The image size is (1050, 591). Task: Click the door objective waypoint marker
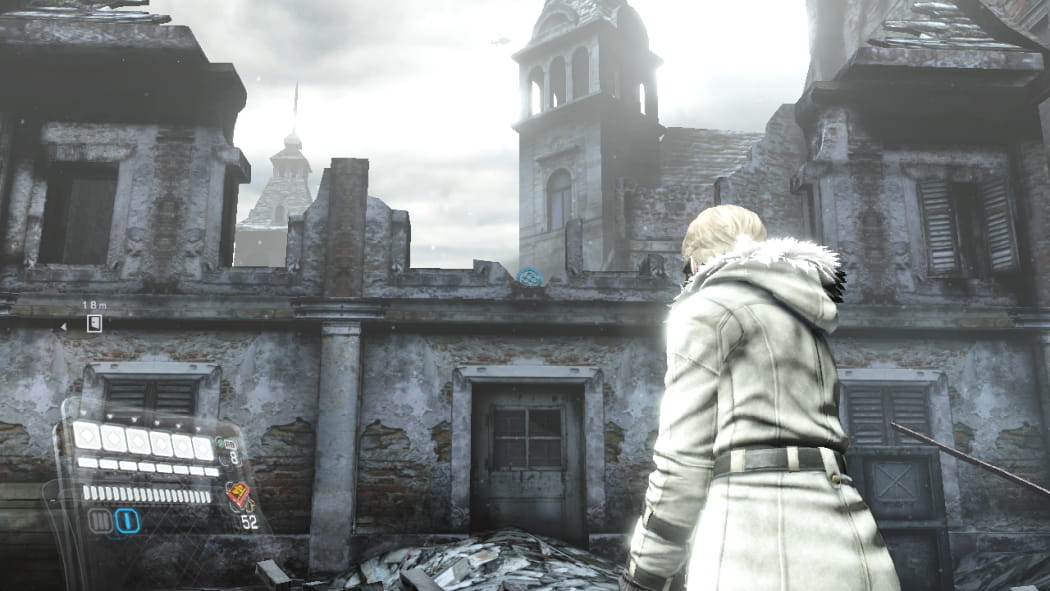coord(94,323)
